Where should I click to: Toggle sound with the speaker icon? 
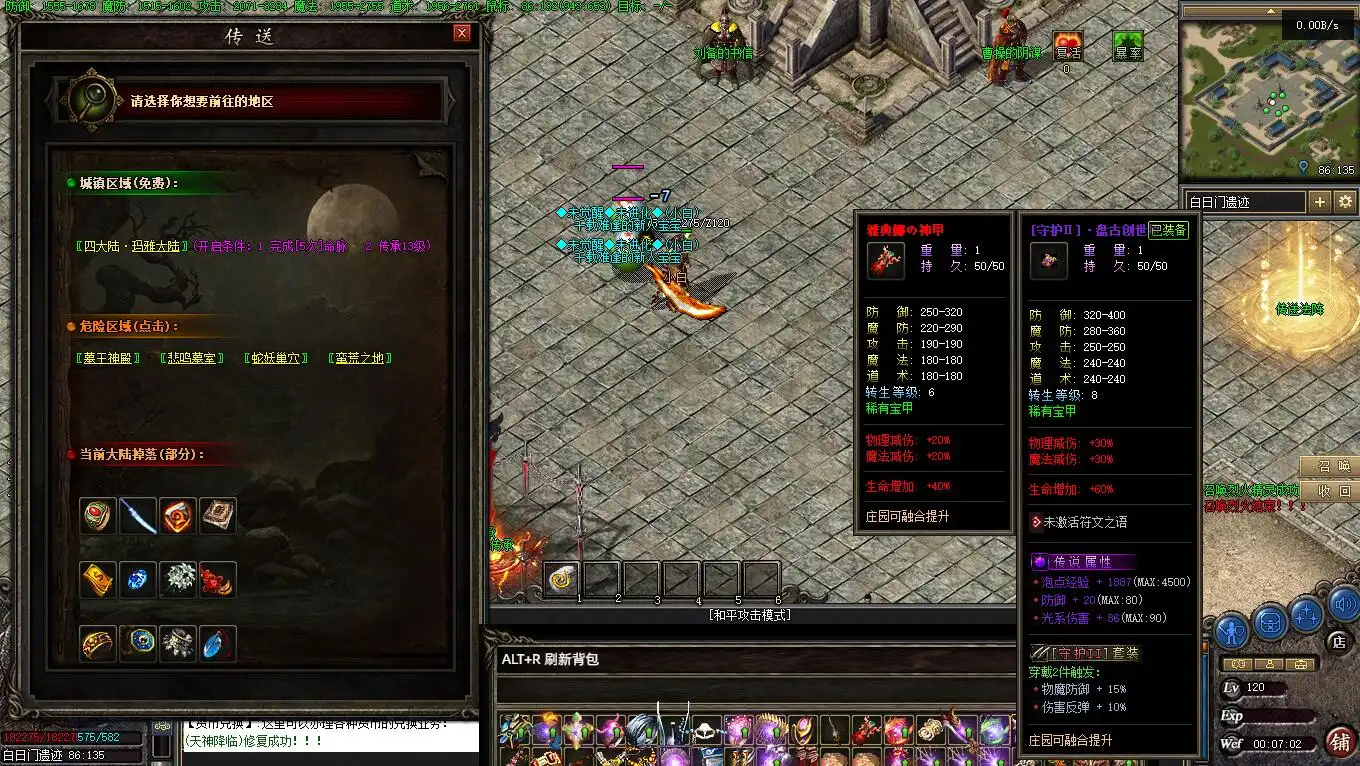tap(1342, 604)
